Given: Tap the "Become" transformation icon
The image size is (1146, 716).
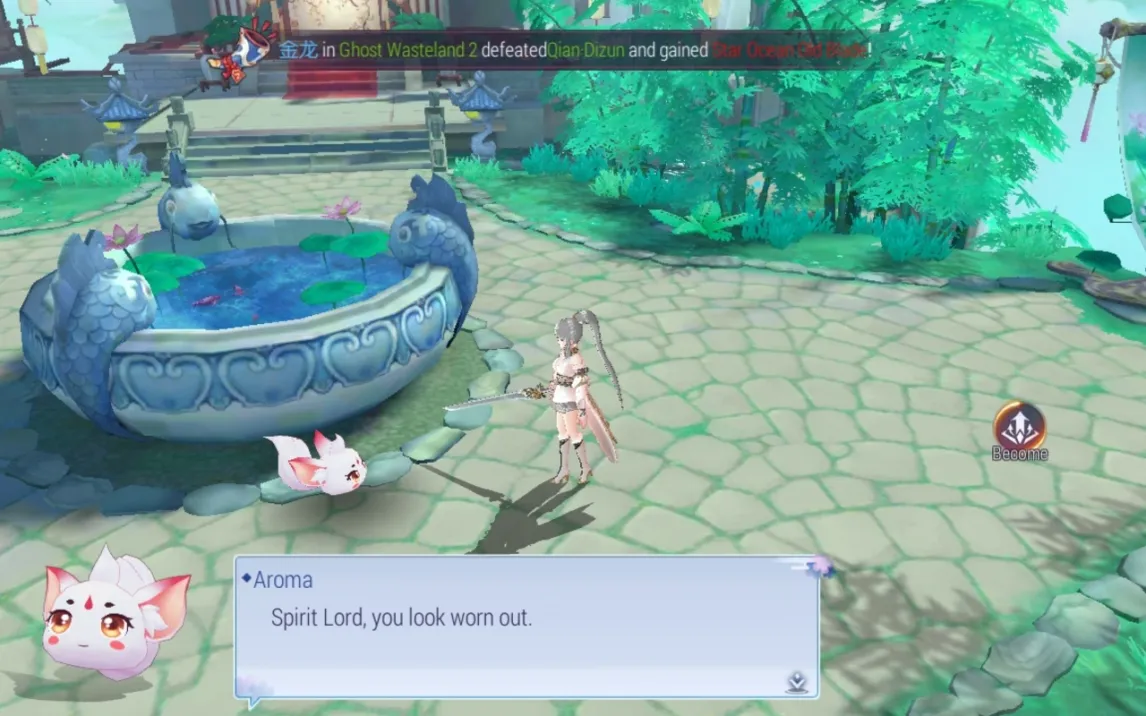Looking at the screenshot, I should (1019, 427).
